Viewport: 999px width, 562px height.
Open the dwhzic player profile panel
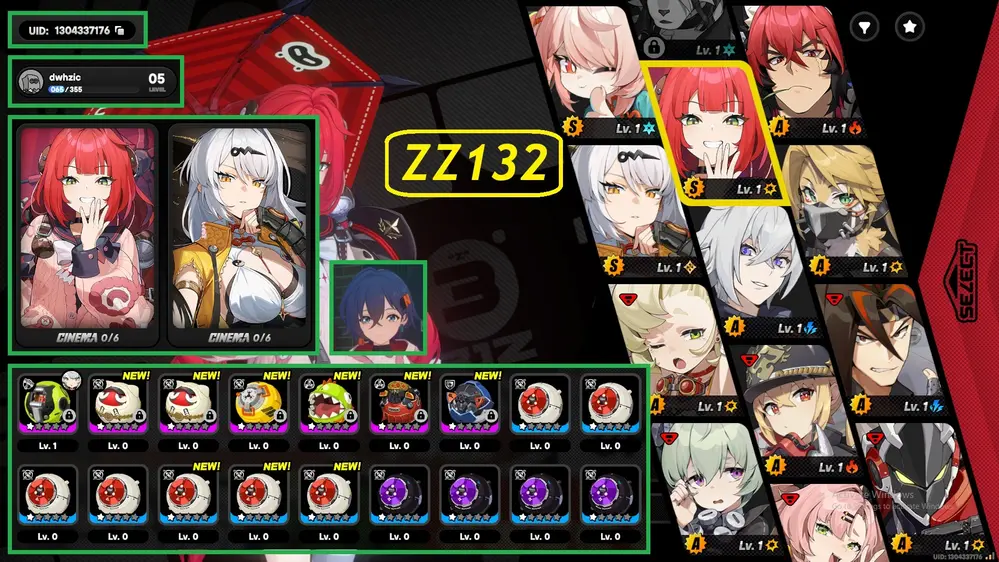(x=96, y=83)
